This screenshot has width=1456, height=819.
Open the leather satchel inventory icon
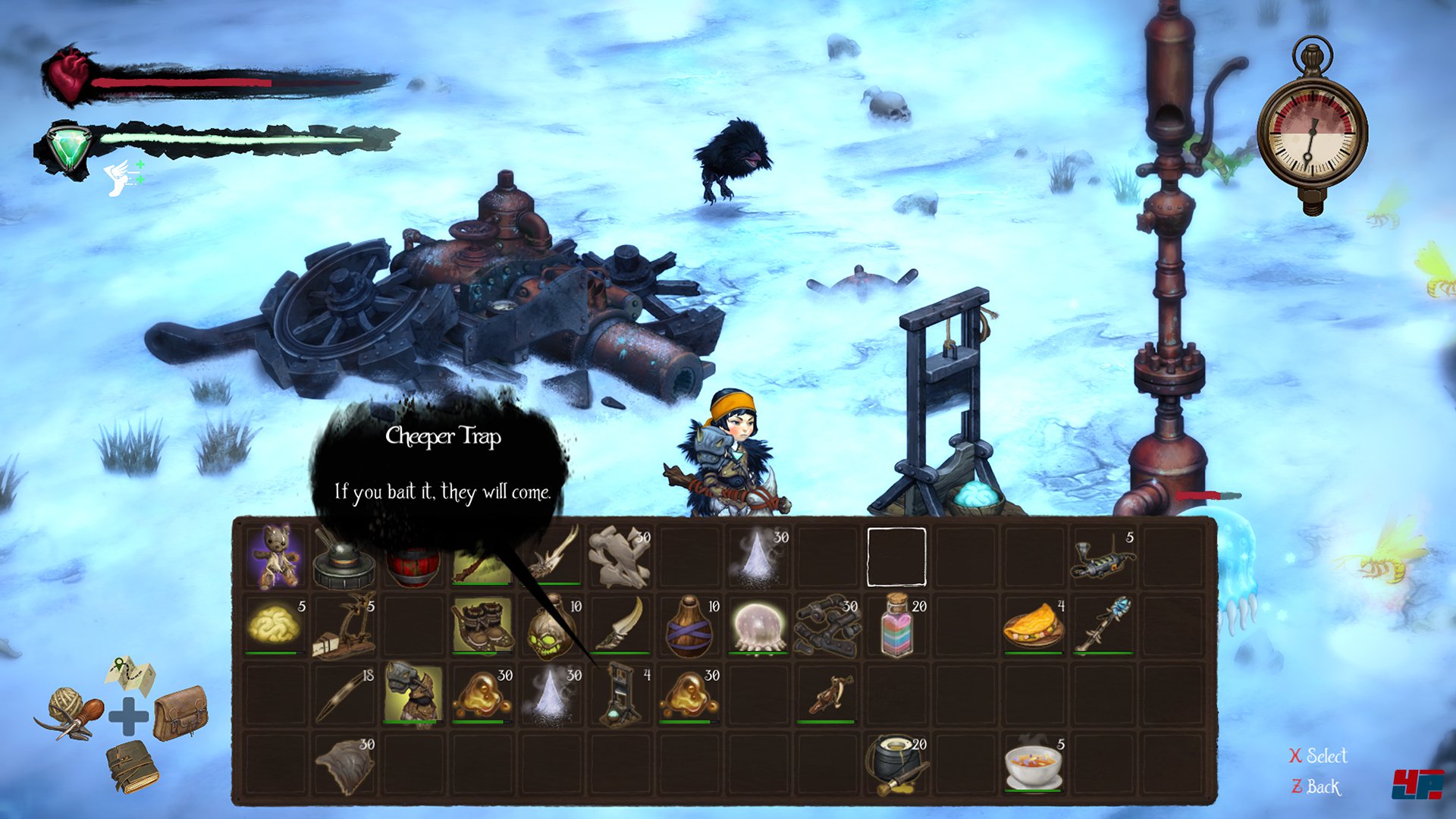(x=180, y=711)
